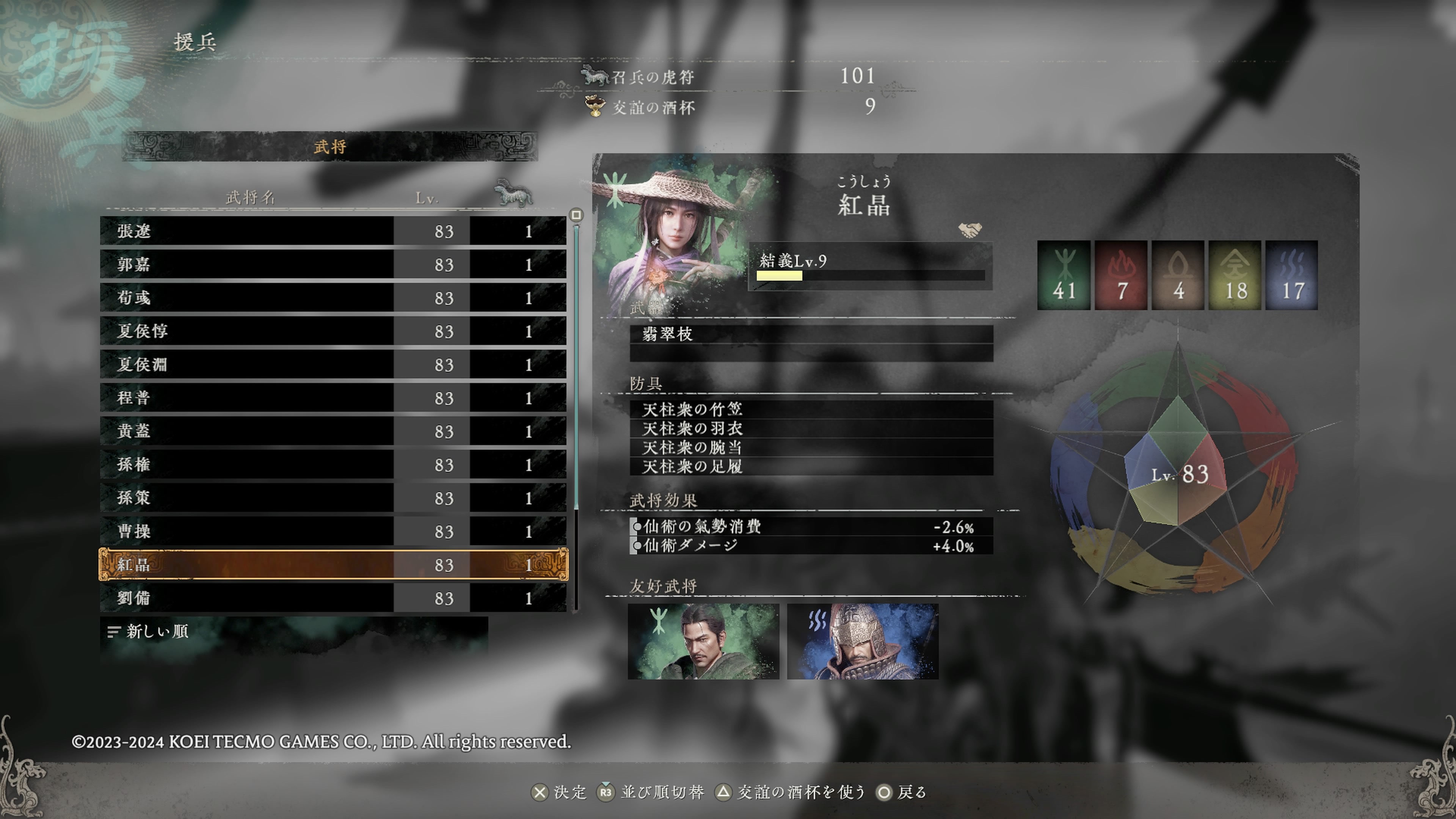
Task: Pick general 夏侯惇
Action: (333, 331)
